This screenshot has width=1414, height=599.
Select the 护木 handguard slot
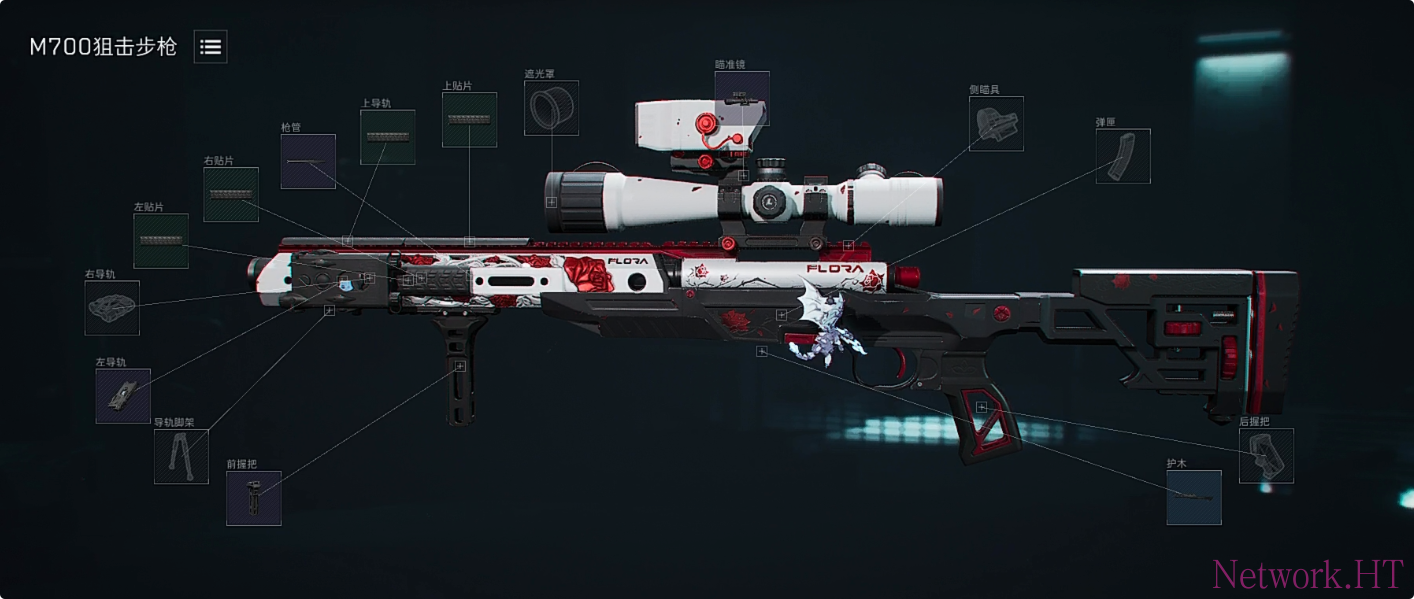(x=1194, y=497)
